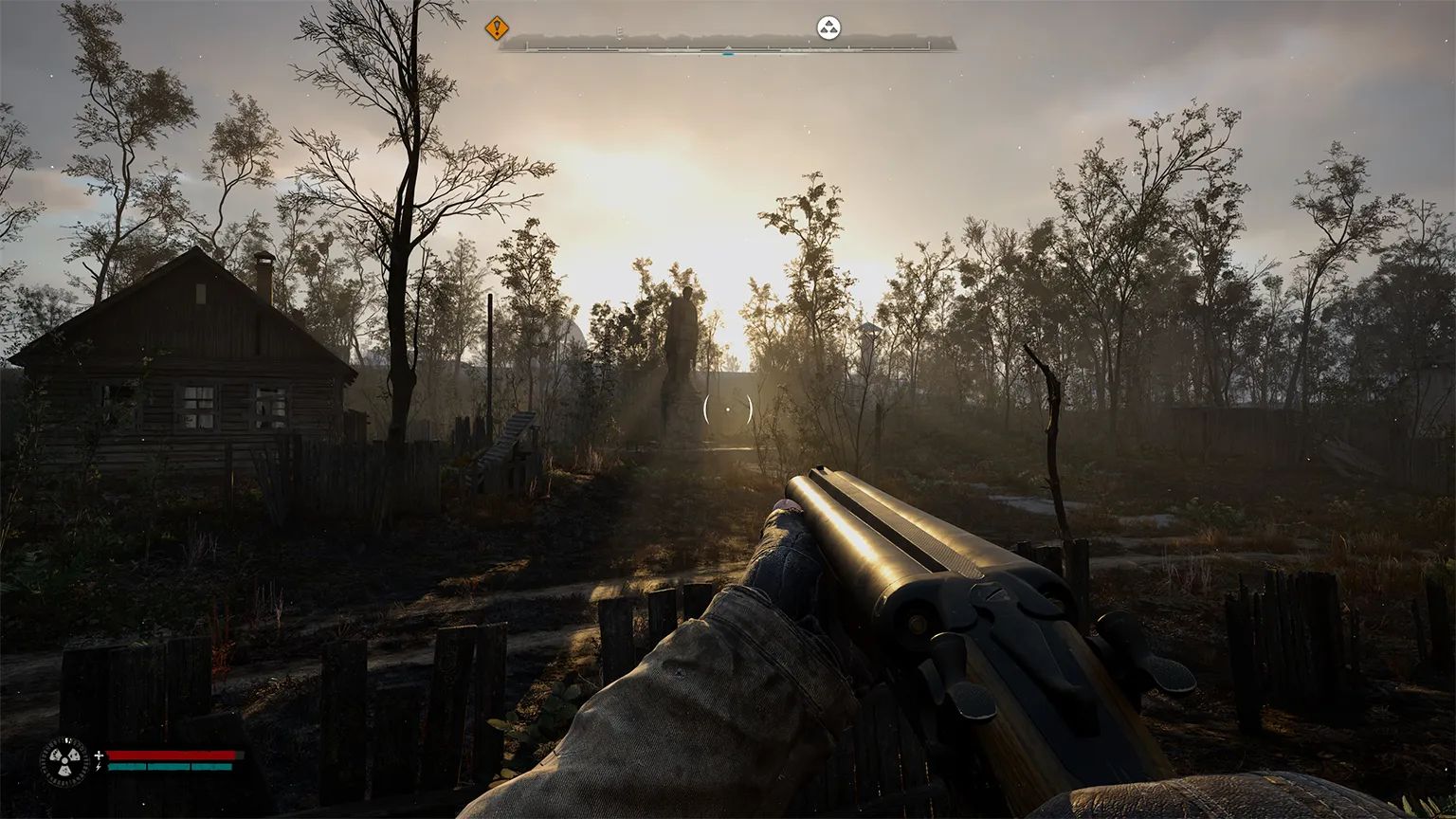Click the stacked waypoint marker on the compass left

coord(618,30)
